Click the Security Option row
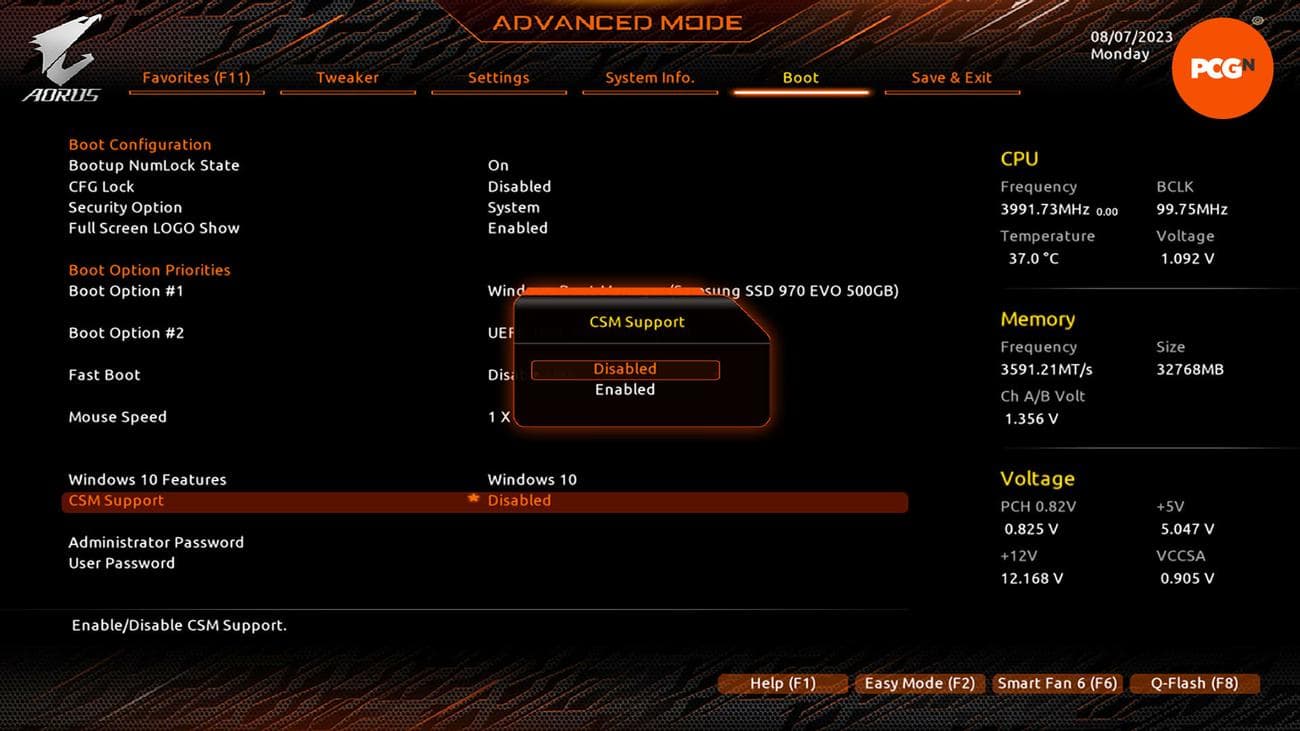The width and height of the screenshot is (1300, 731). [x=125, y=207]
